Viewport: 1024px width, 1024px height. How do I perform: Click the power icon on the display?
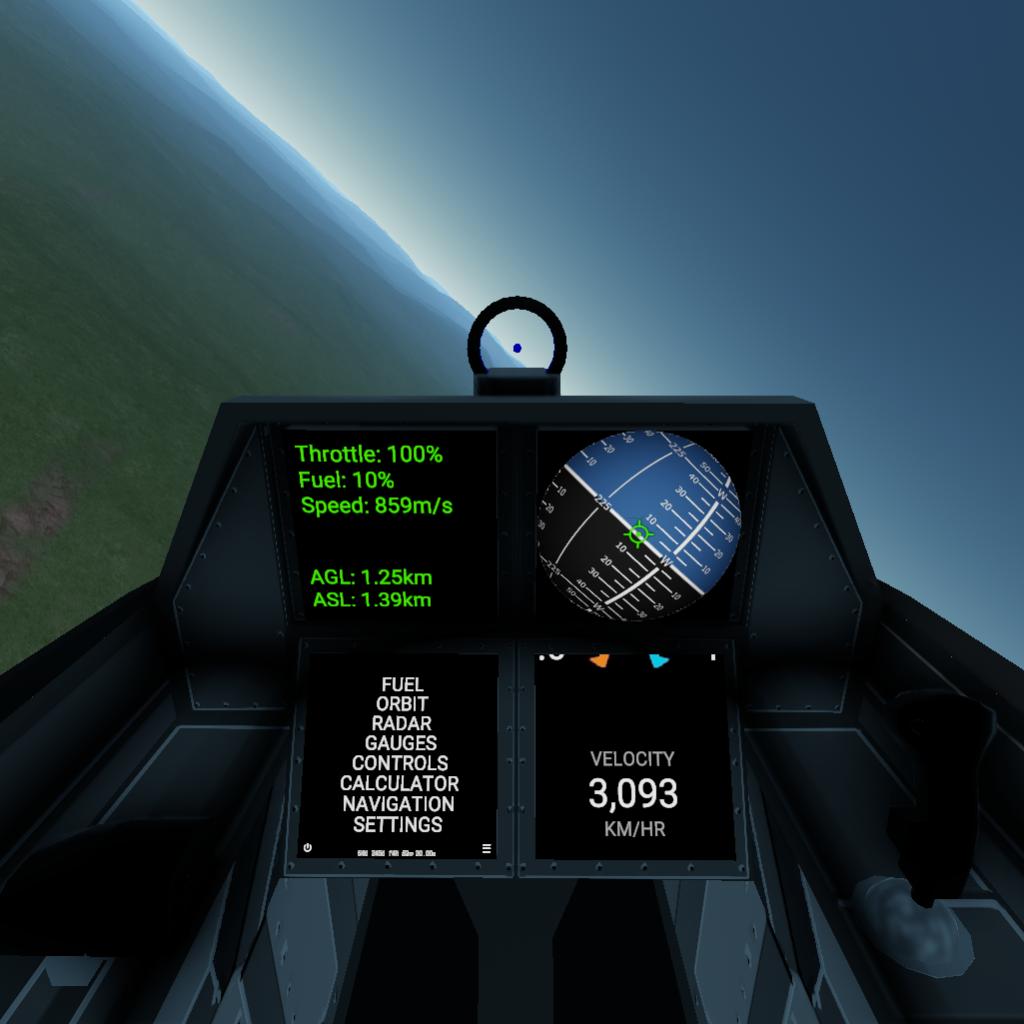click(307, 848)
